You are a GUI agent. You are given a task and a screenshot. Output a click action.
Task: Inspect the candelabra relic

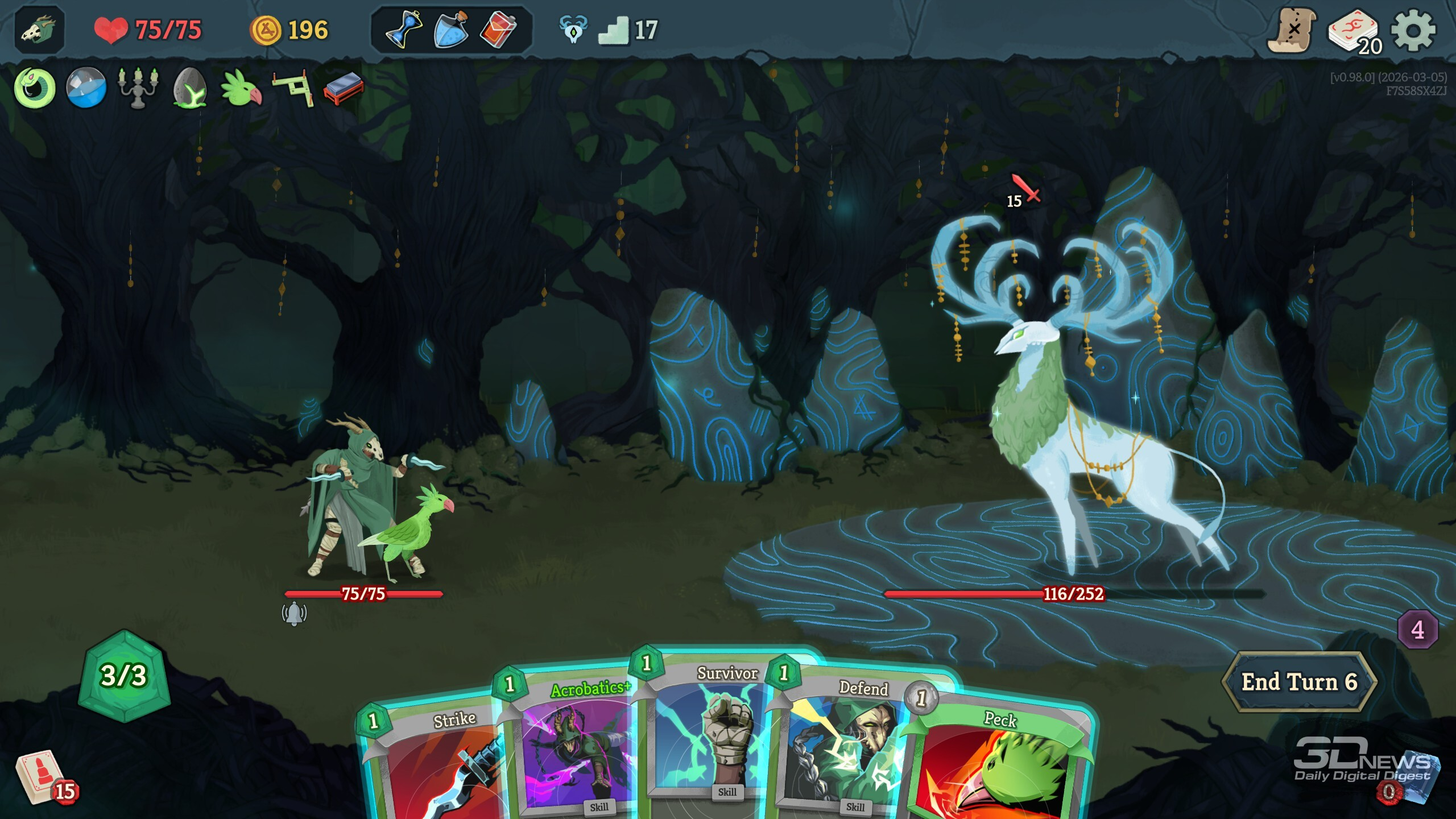pyautogui.click(x=138, y=87)
